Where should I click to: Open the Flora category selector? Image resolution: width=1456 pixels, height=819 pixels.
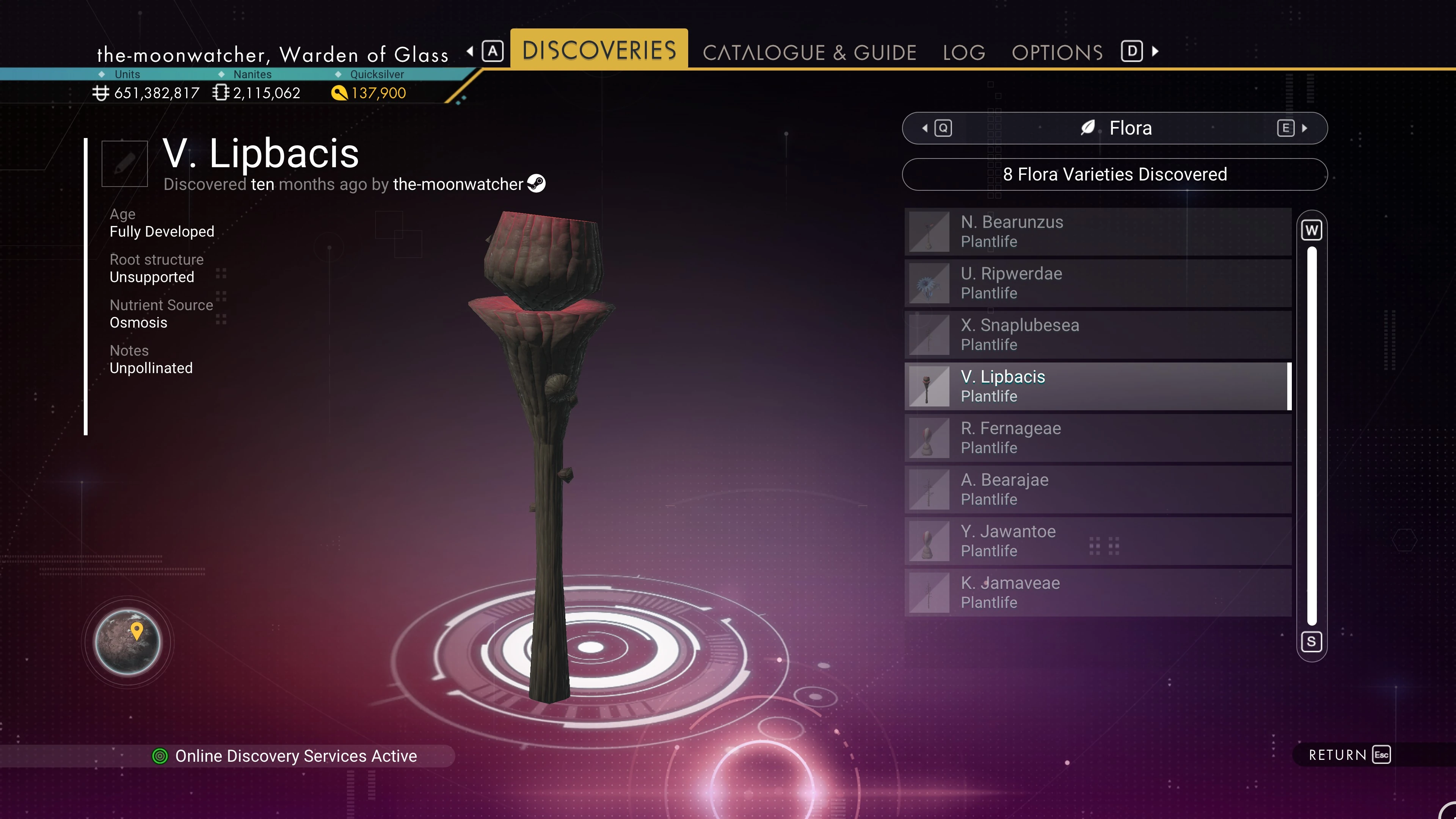1114,128
